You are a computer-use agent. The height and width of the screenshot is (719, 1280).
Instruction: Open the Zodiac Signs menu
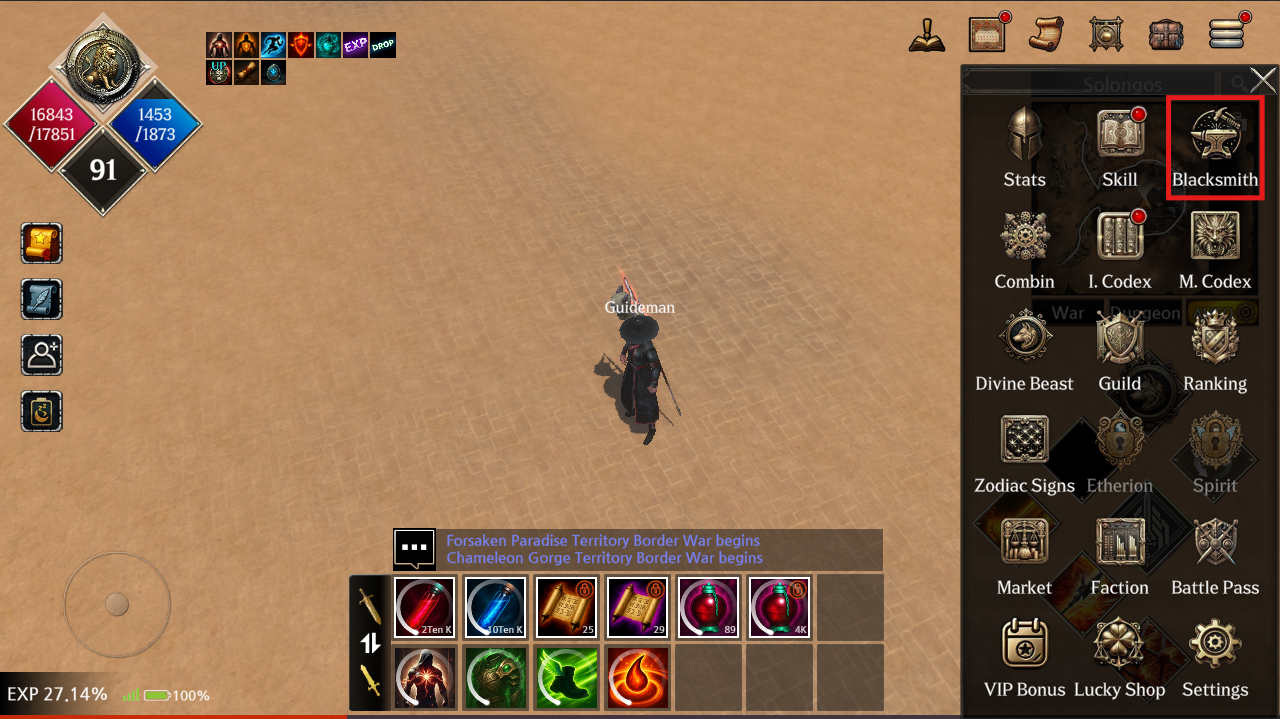[x=1024, y=452]
